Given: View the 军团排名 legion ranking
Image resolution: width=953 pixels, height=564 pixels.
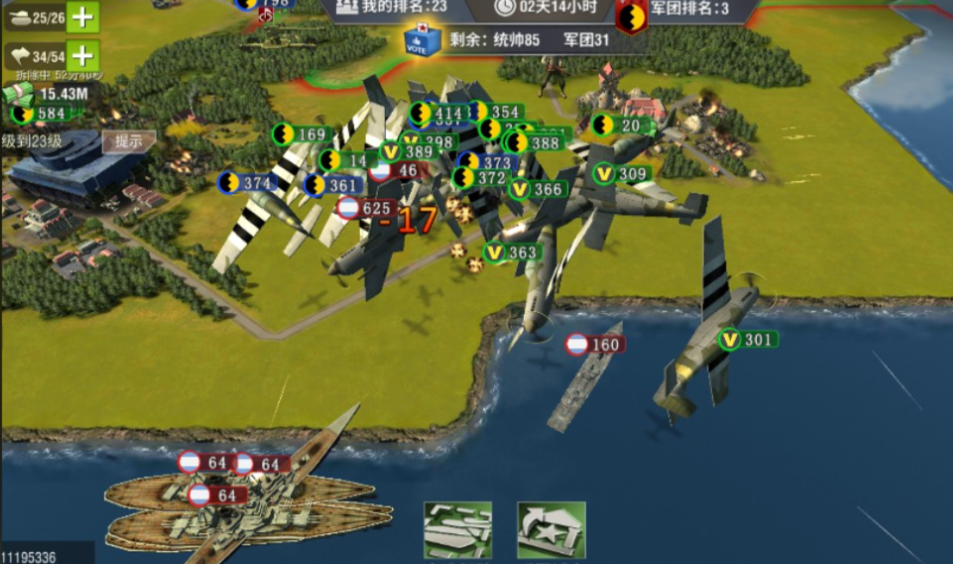Looking at the screenshot, I should pos(688,9).
